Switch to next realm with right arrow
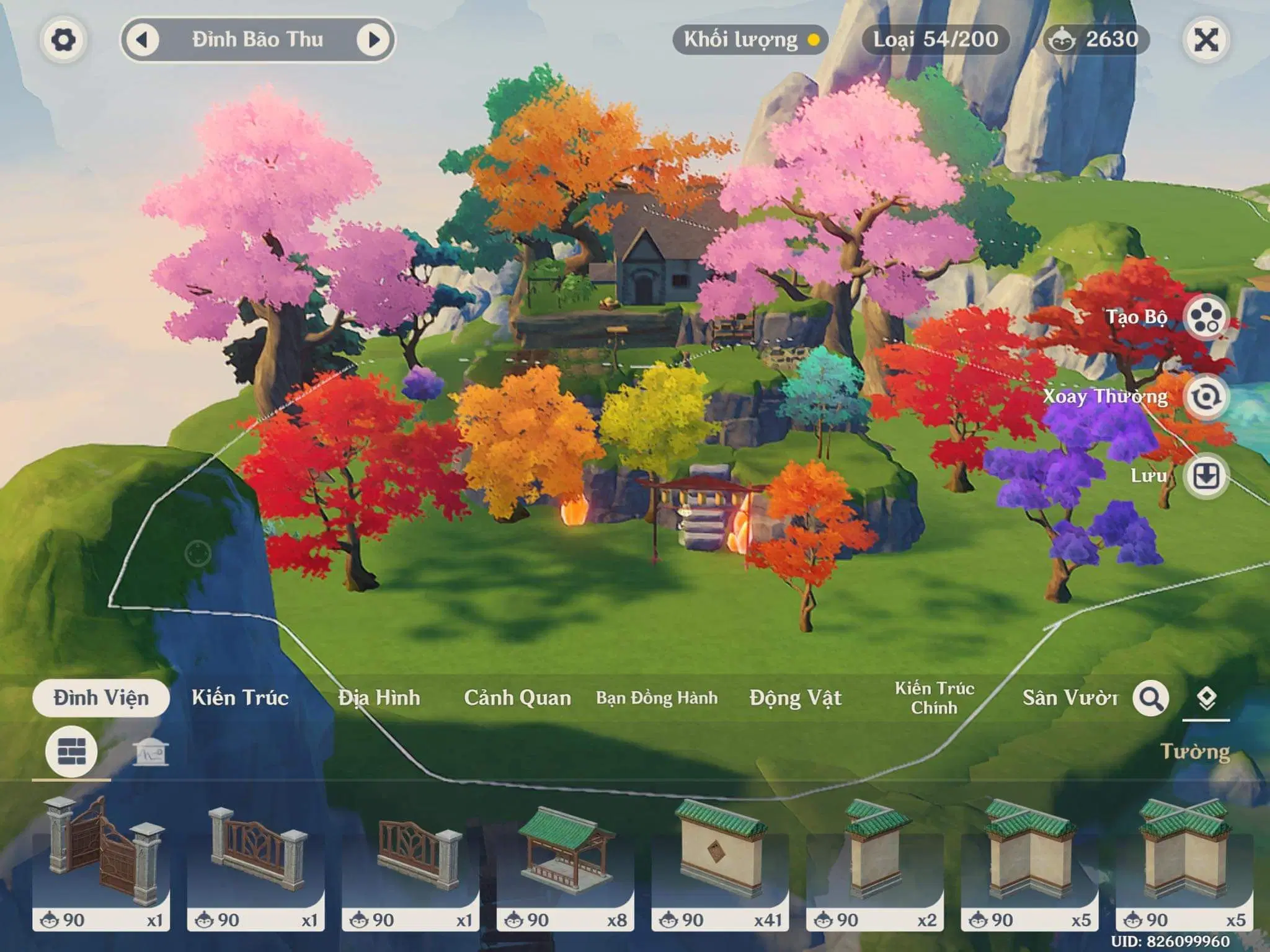The width and height of the screenshot is (1270, 952). 373,40
